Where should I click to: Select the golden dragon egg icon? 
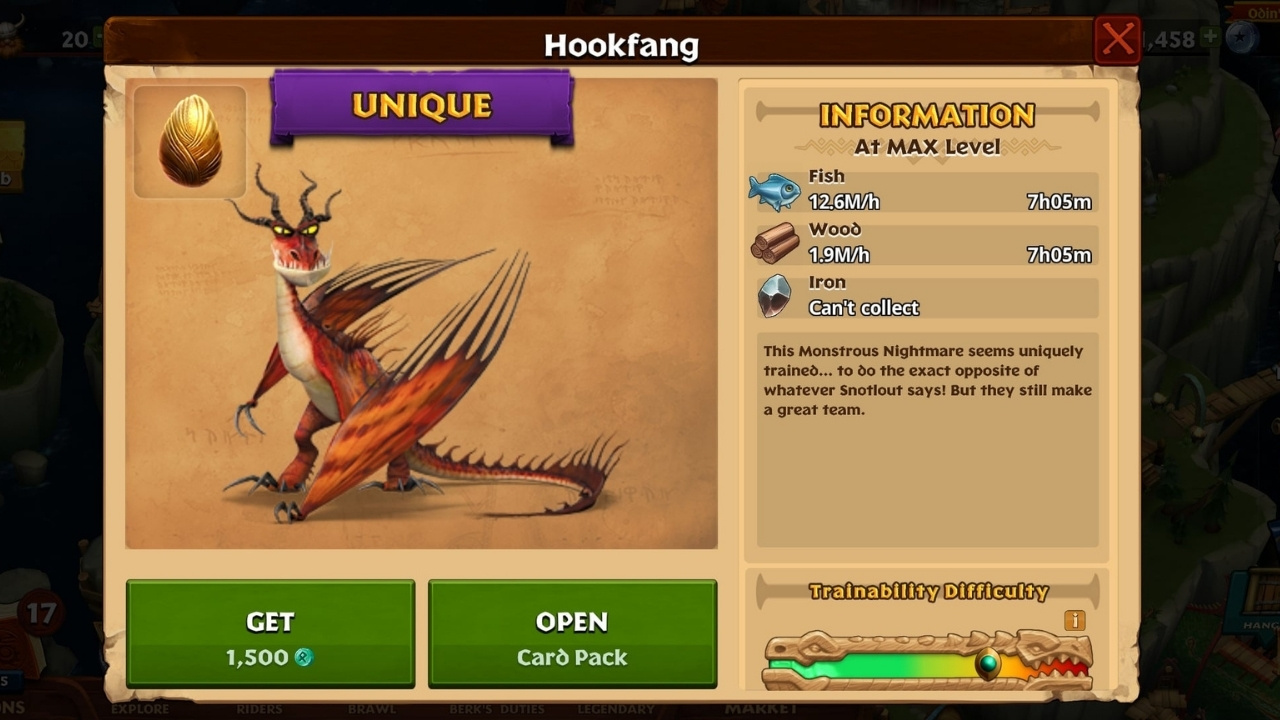(x=190, y=141)
